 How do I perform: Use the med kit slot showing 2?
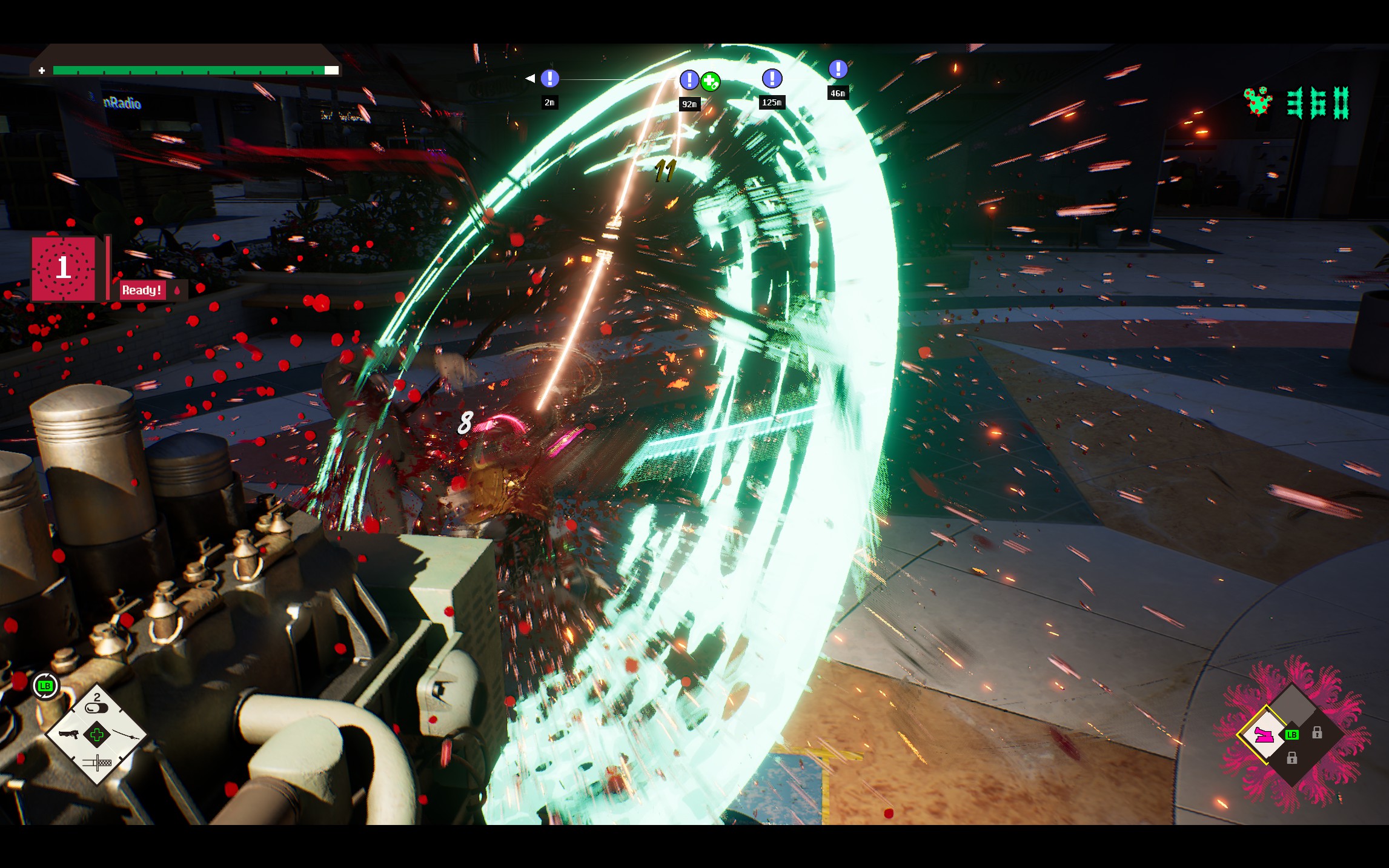(96, 705)
